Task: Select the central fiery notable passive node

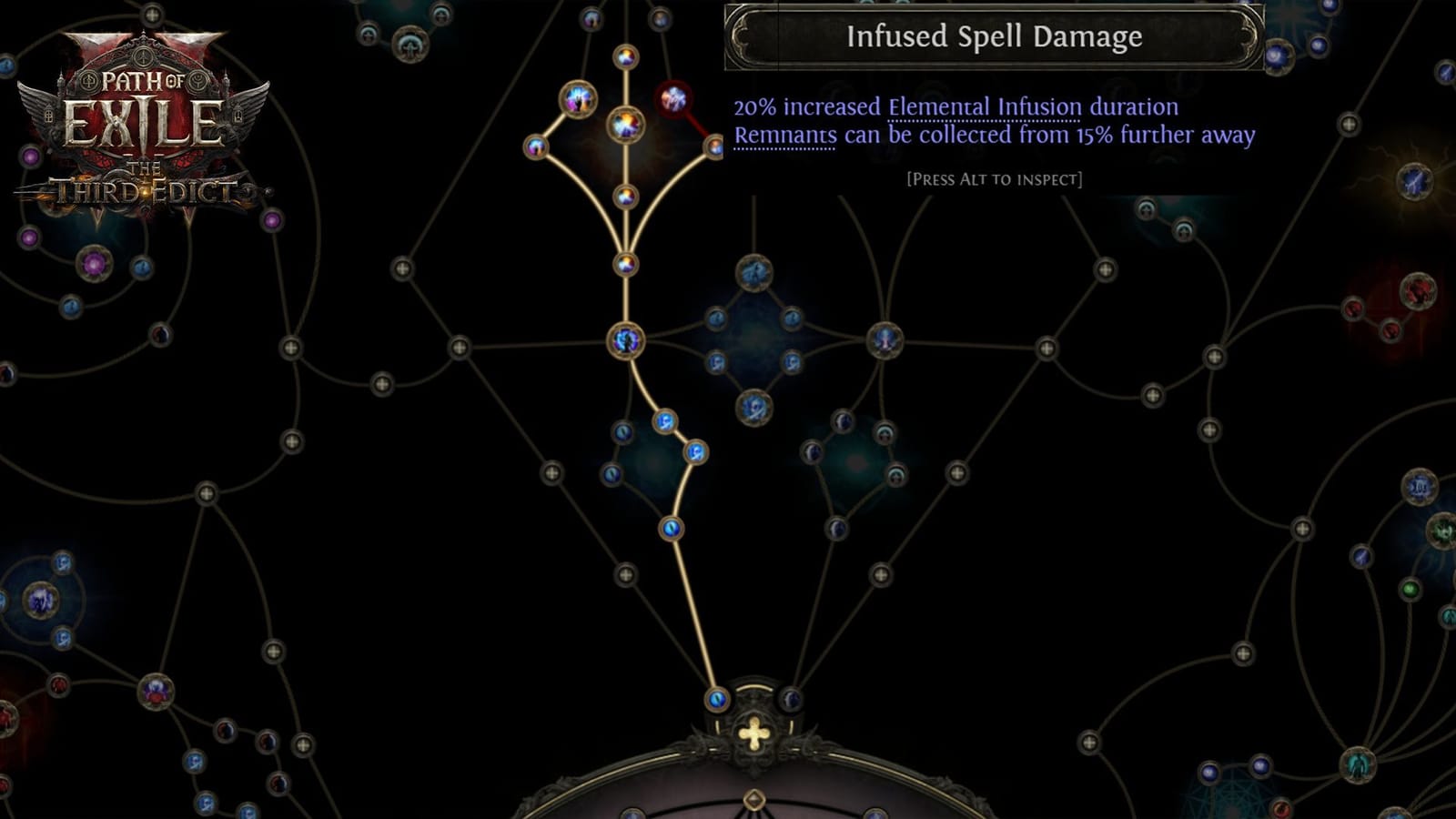Action: 624,126
